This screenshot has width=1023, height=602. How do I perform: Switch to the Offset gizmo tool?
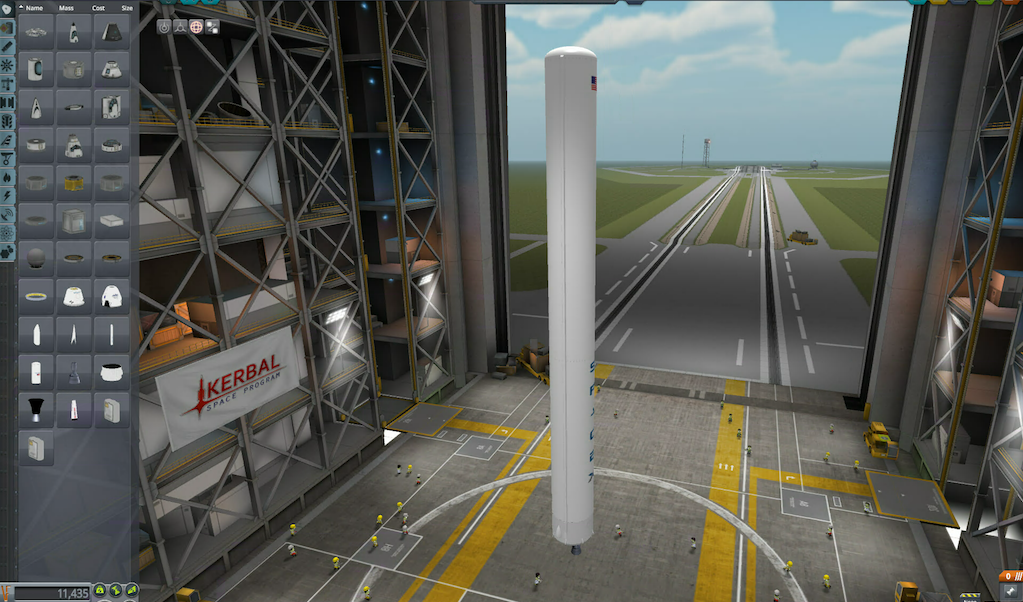coord(180,27)
